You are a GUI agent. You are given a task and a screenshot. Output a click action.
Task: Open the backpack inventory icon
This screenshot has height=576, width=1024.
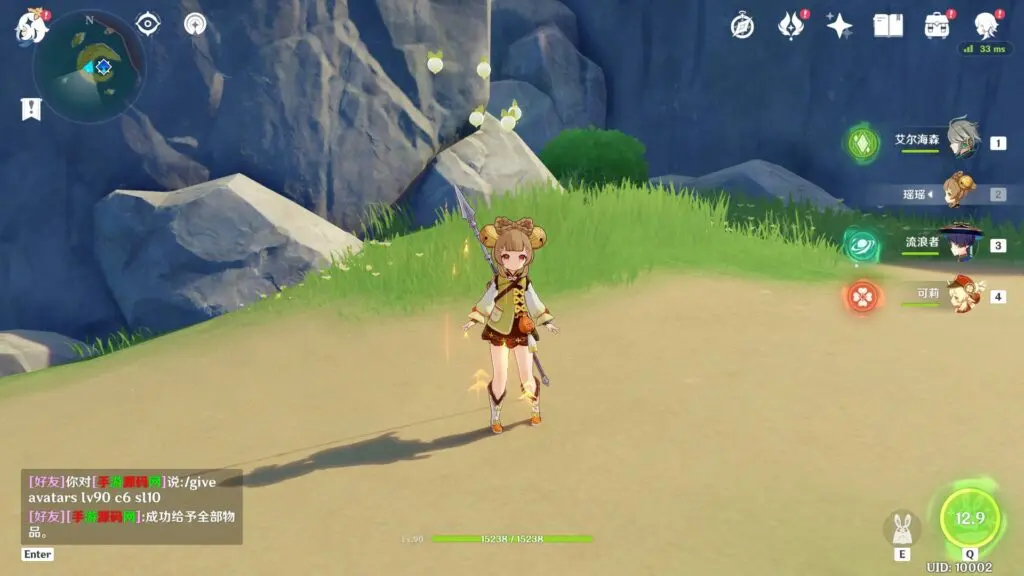coord(937,26)
